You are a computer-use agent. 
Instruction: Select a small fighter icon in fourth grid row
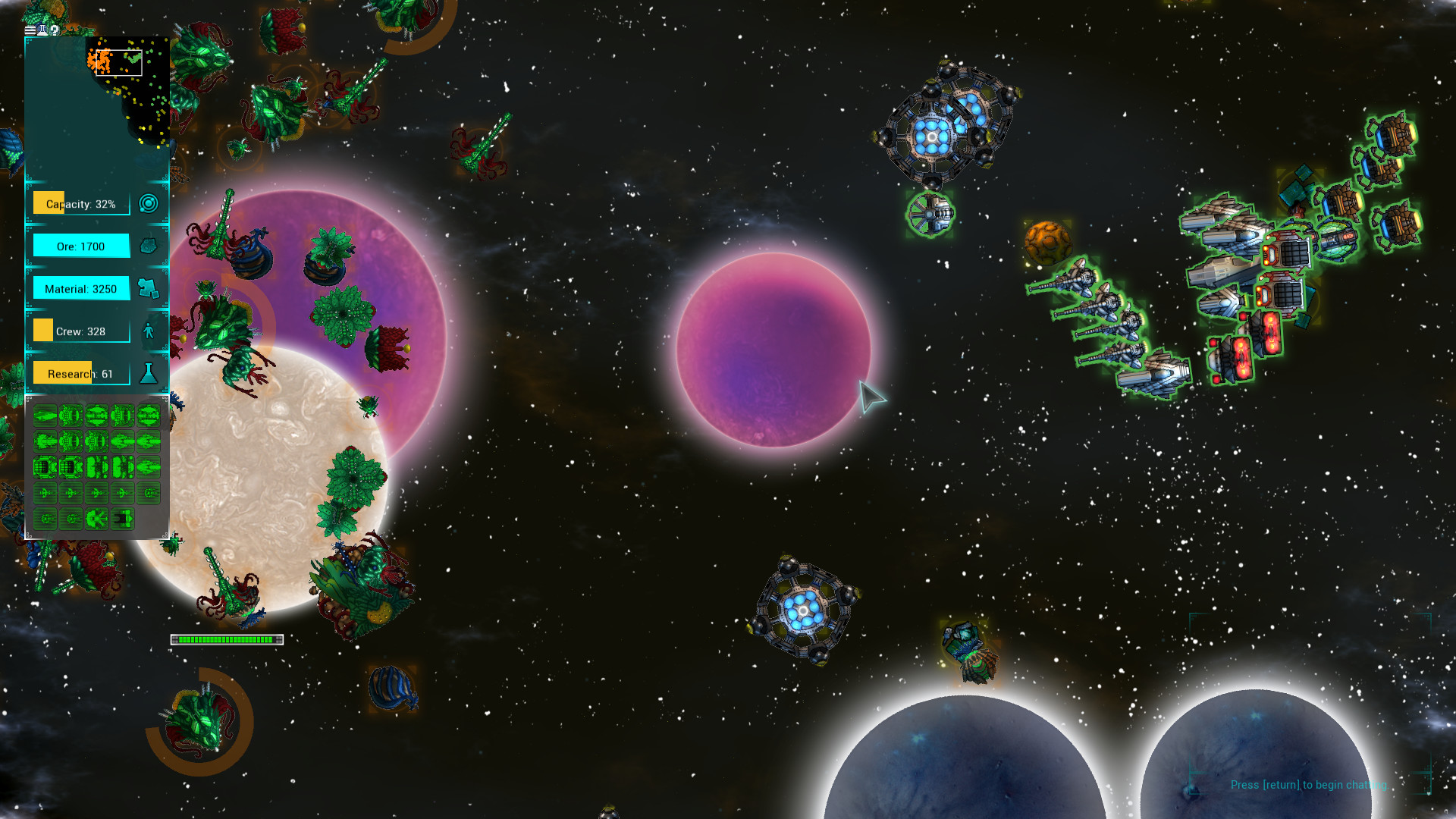pyautogui.click(x=45, y=493)
